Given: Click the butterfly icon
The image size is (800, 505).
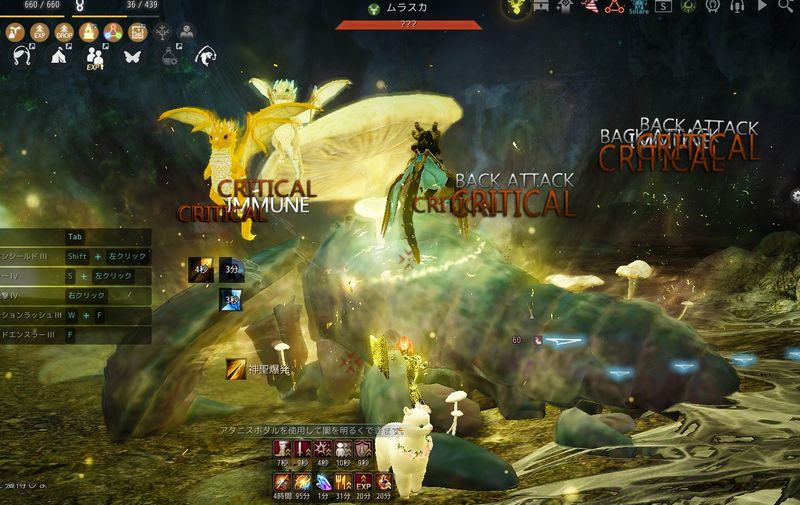Looking at the screenshot, I should tap(130, 56).
